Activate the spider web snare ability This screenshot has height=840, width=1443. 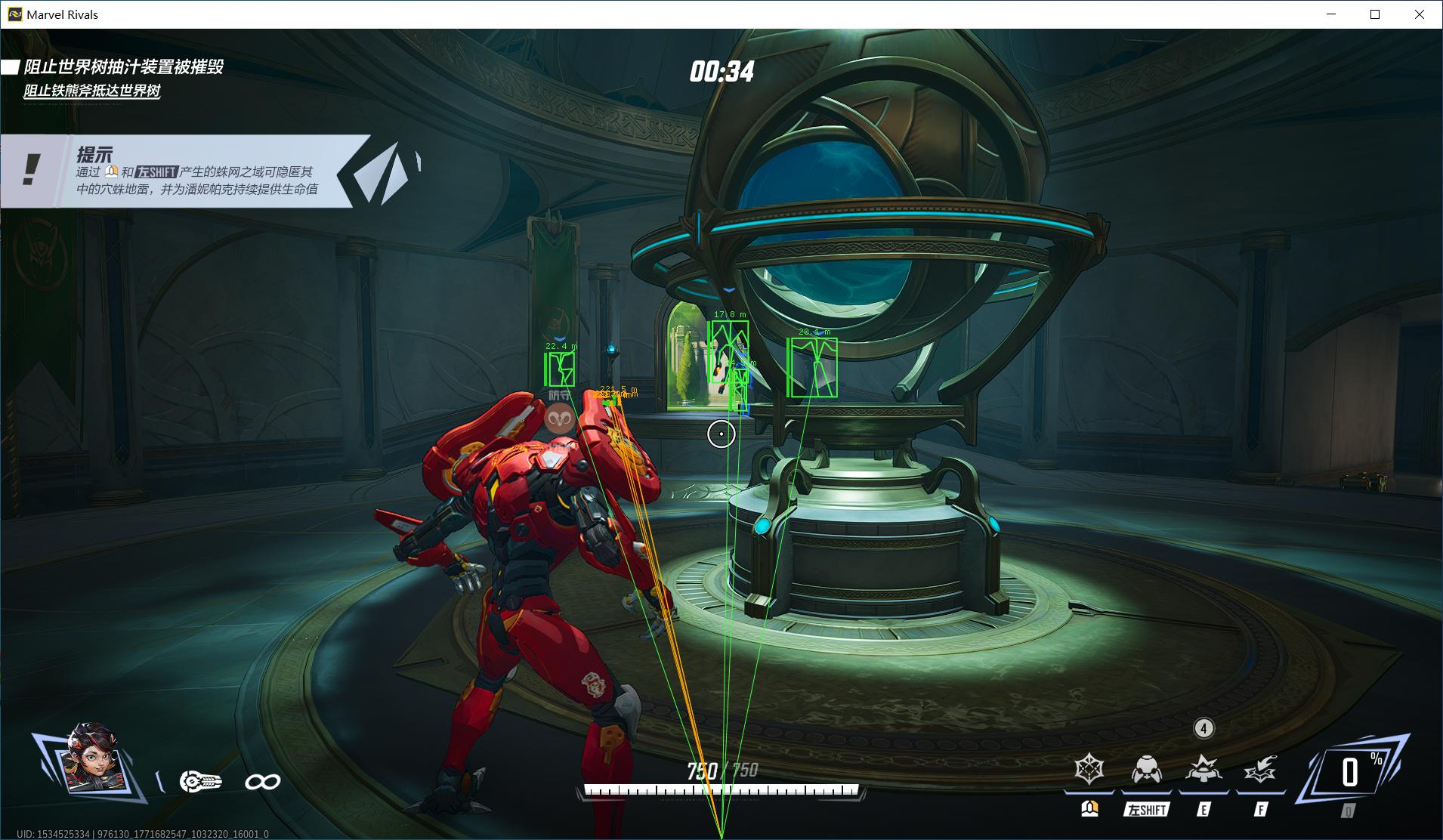(1089, 770)
